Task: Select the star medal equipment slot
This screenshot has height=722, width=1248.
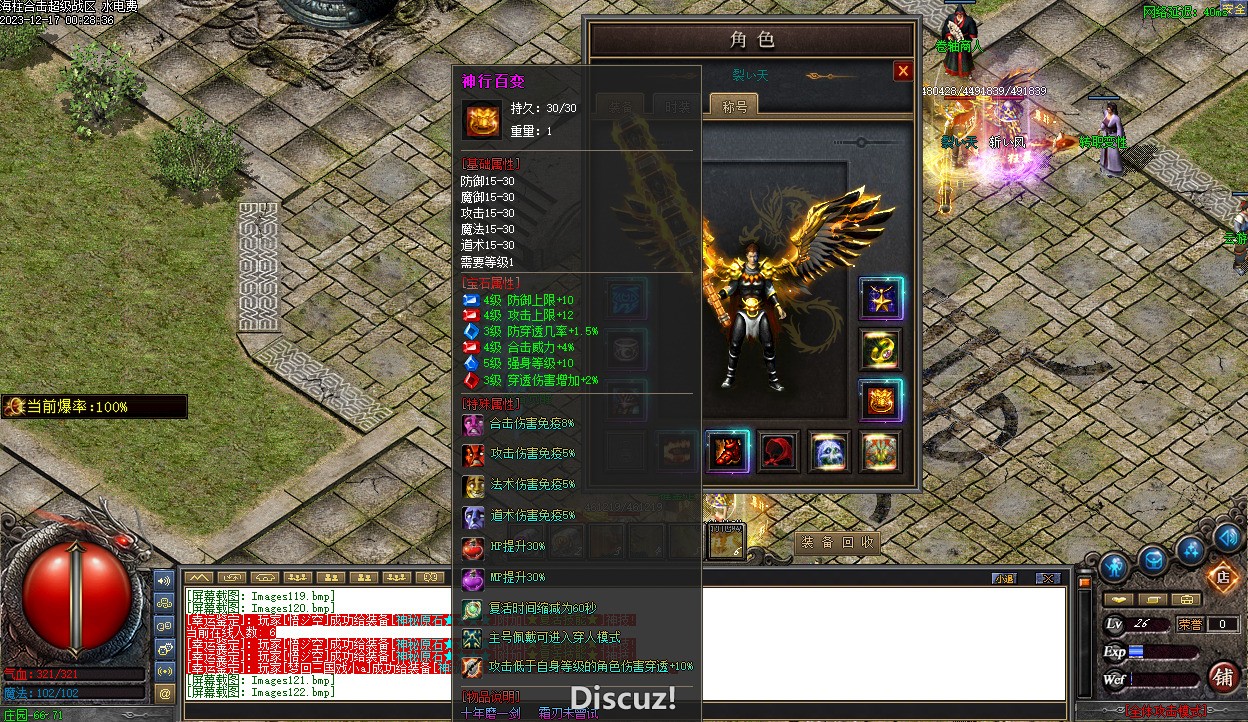Action: [x=881, y=298]
